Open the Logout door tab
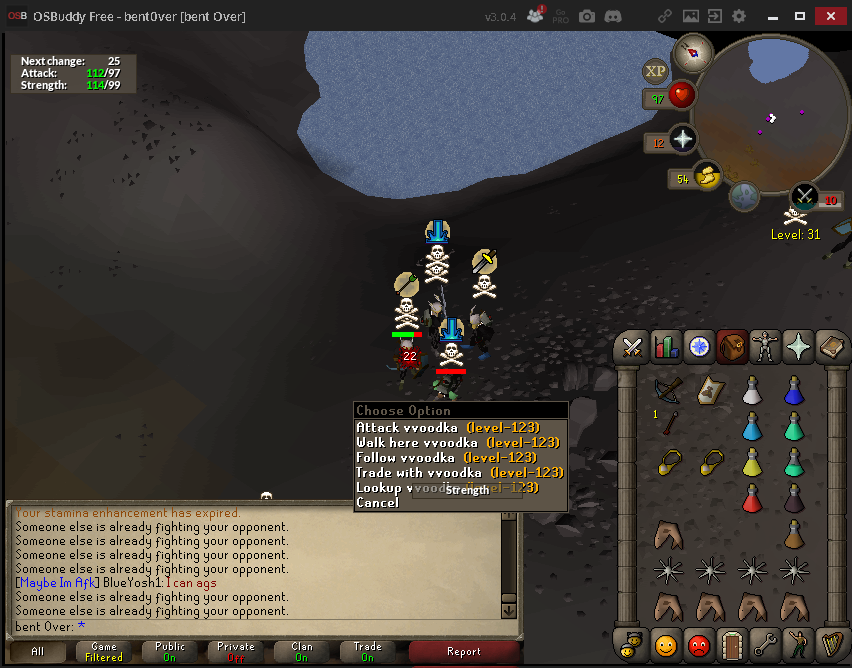 tap(732, 645)
